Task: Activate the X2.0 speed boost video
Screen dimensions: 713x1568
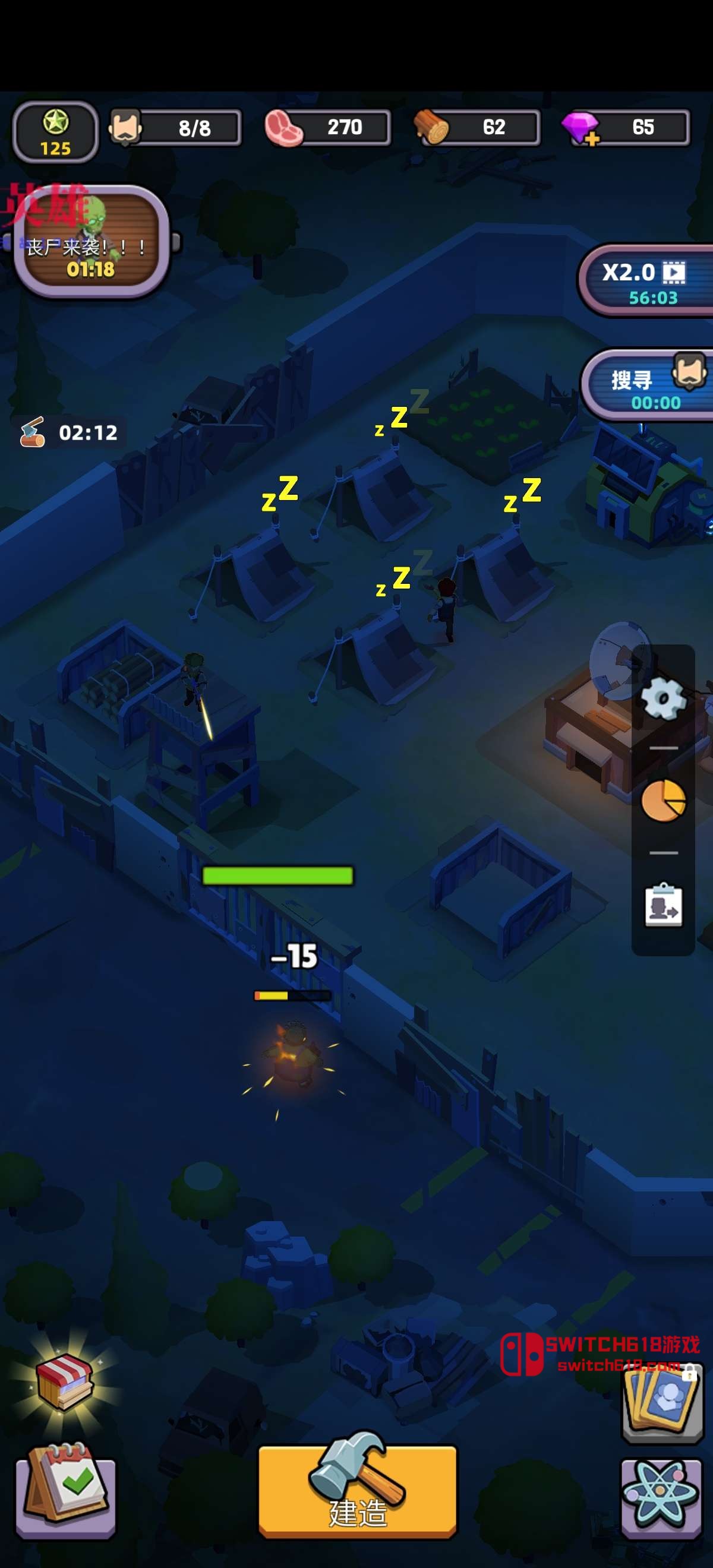Action: pos(645,281)
